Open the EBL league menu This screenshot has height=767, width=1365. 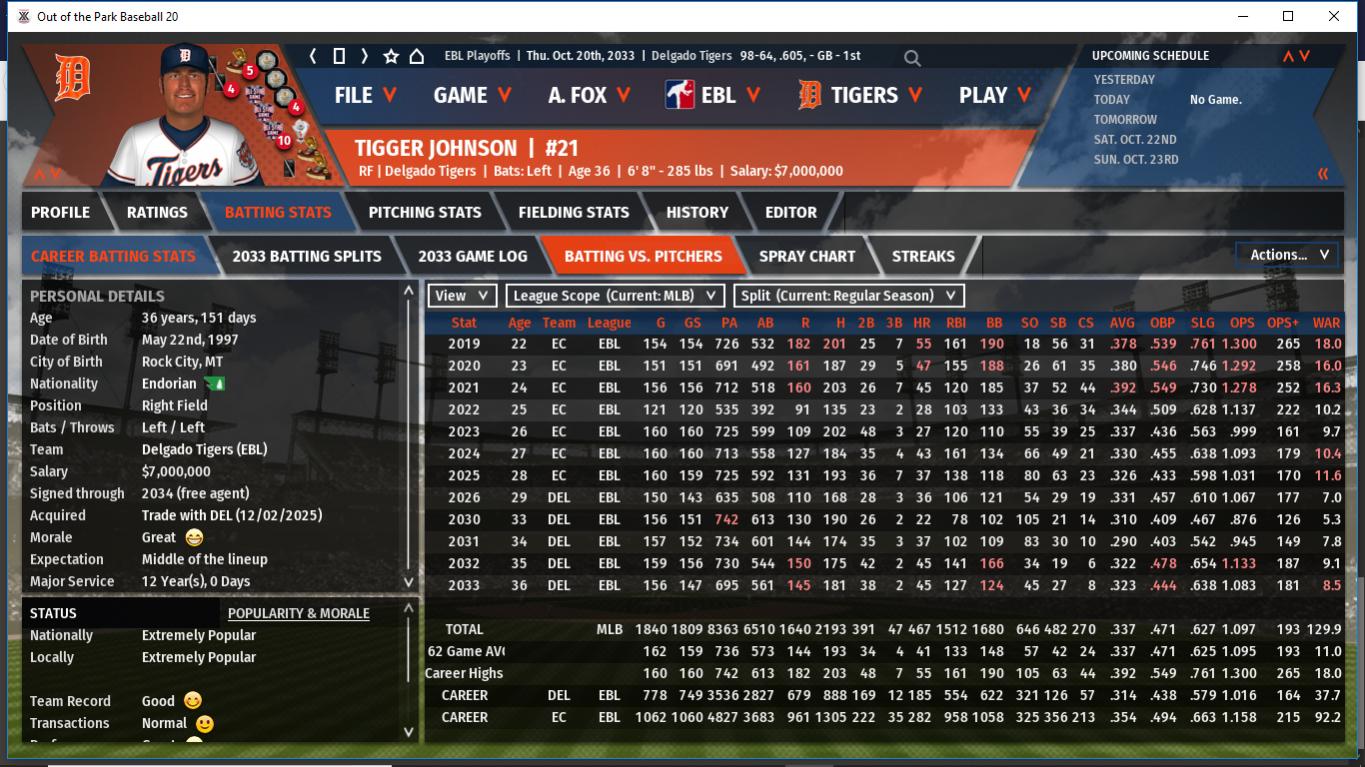point(714,95)
